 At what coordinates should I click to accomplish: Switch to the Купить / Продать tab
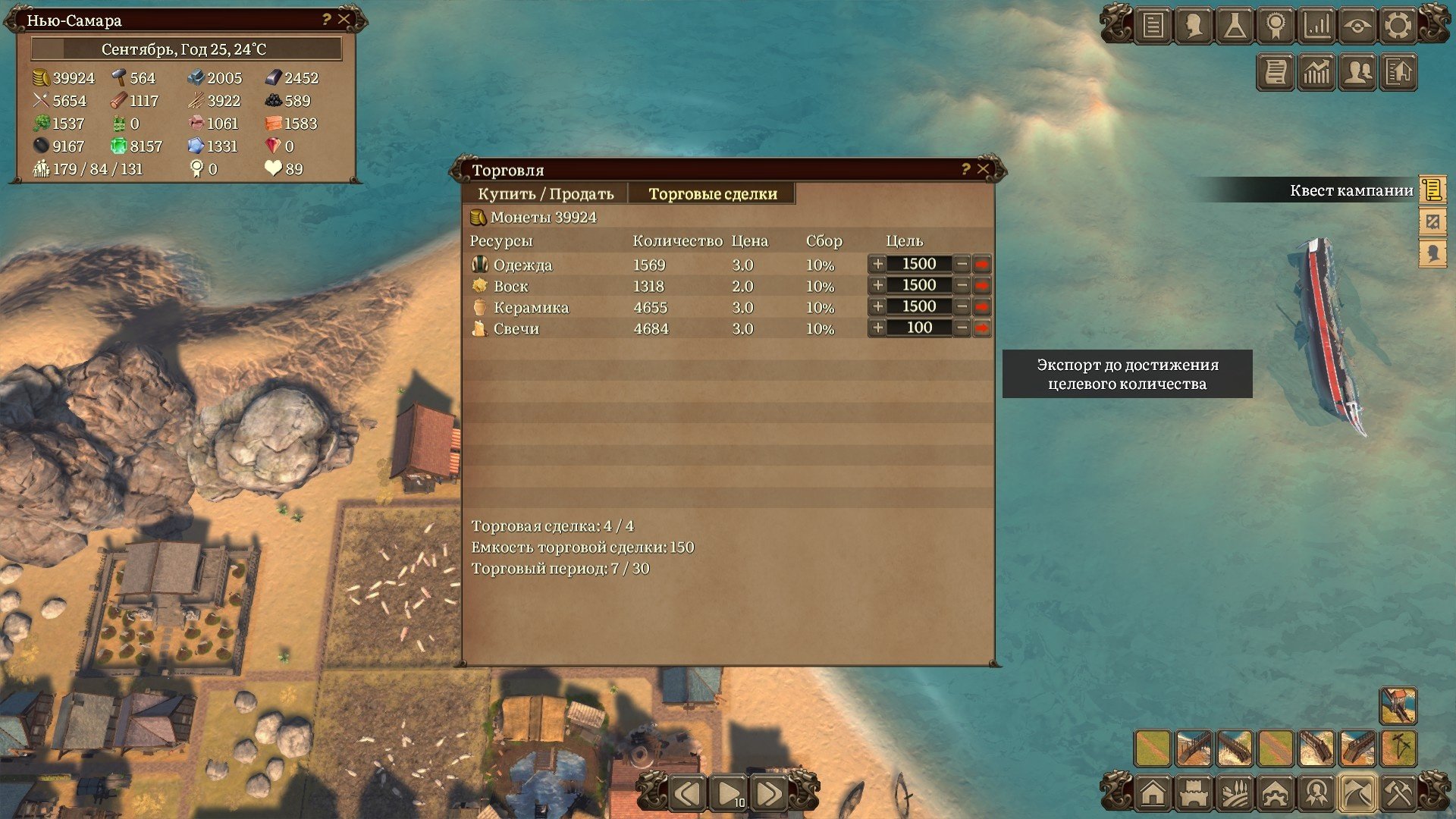(545, 194)
